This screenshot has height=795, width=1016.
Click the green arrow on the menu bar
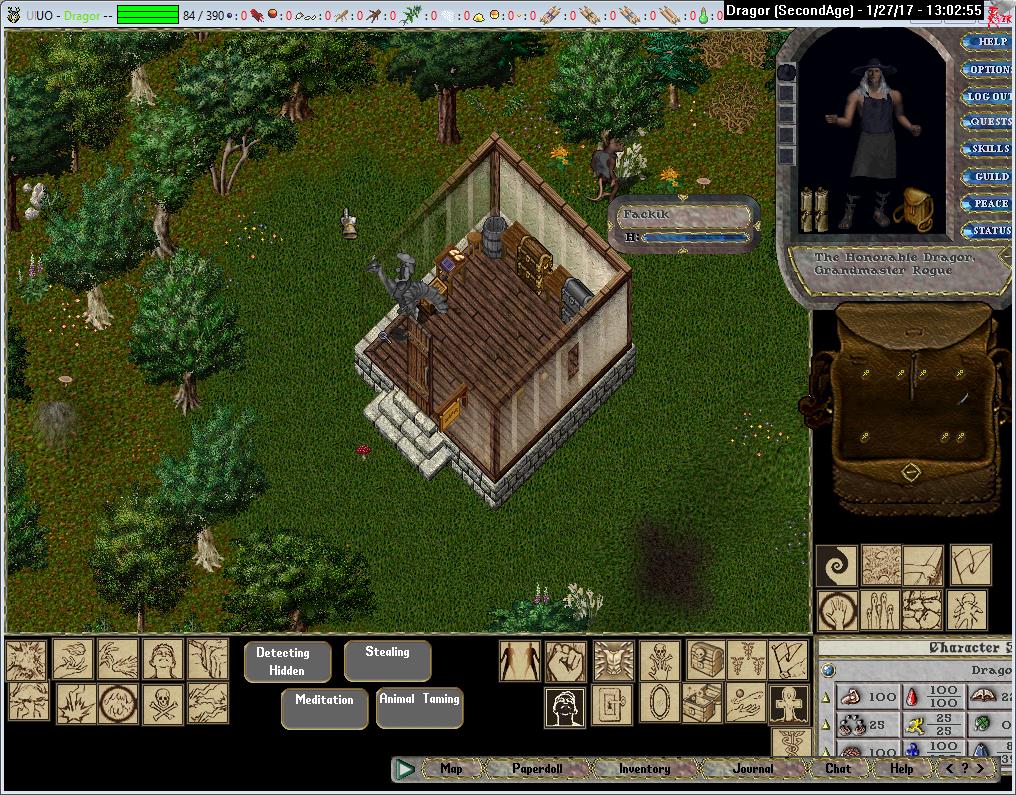tap(405, 769)
